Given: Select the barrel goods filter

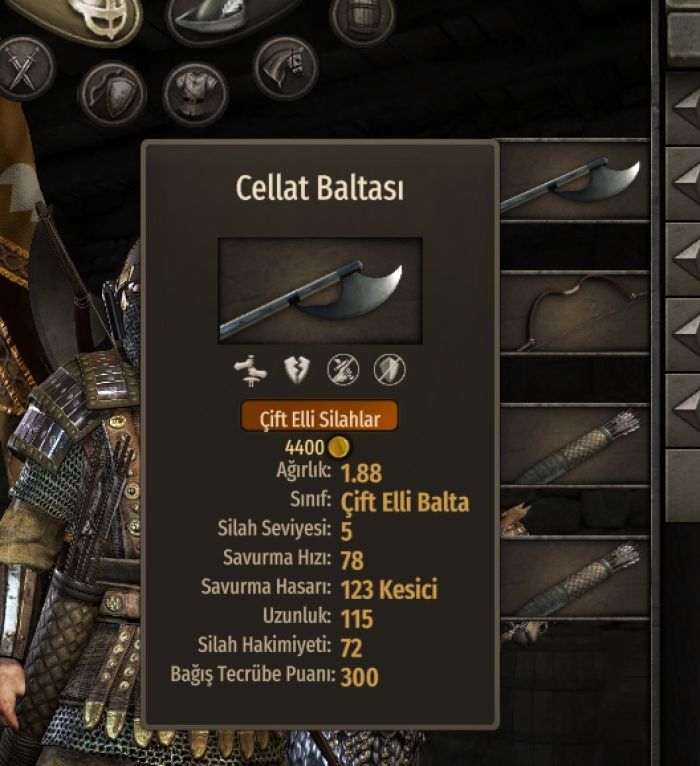Looking at the screenshot, I should pos(361,18).
